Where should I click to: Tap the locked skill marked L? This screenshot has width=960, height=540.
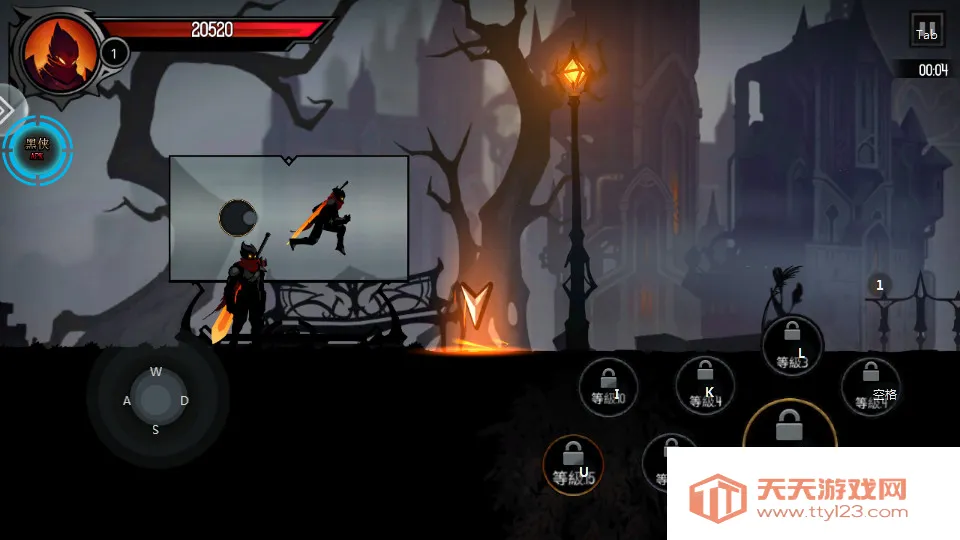point(792,345)
